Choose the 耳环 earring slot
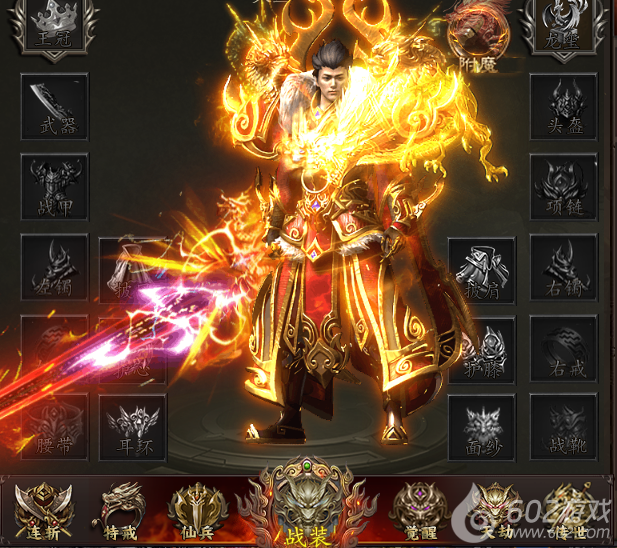Image resolution: width=617 pixels, height=548 pixels. (132, 427)
